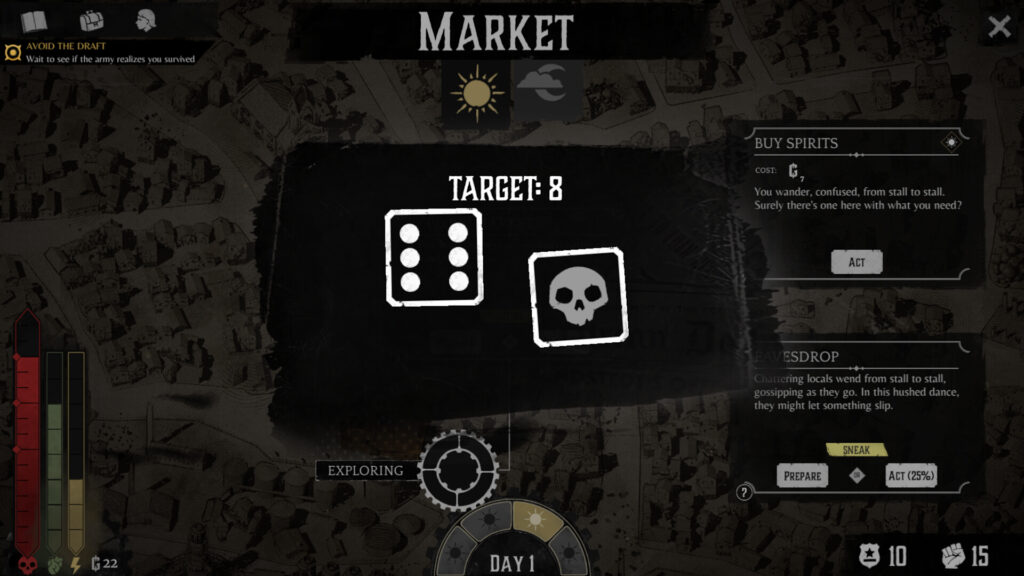Select the skull die
Screen dimensions: 1024x576
coord(577,297)
